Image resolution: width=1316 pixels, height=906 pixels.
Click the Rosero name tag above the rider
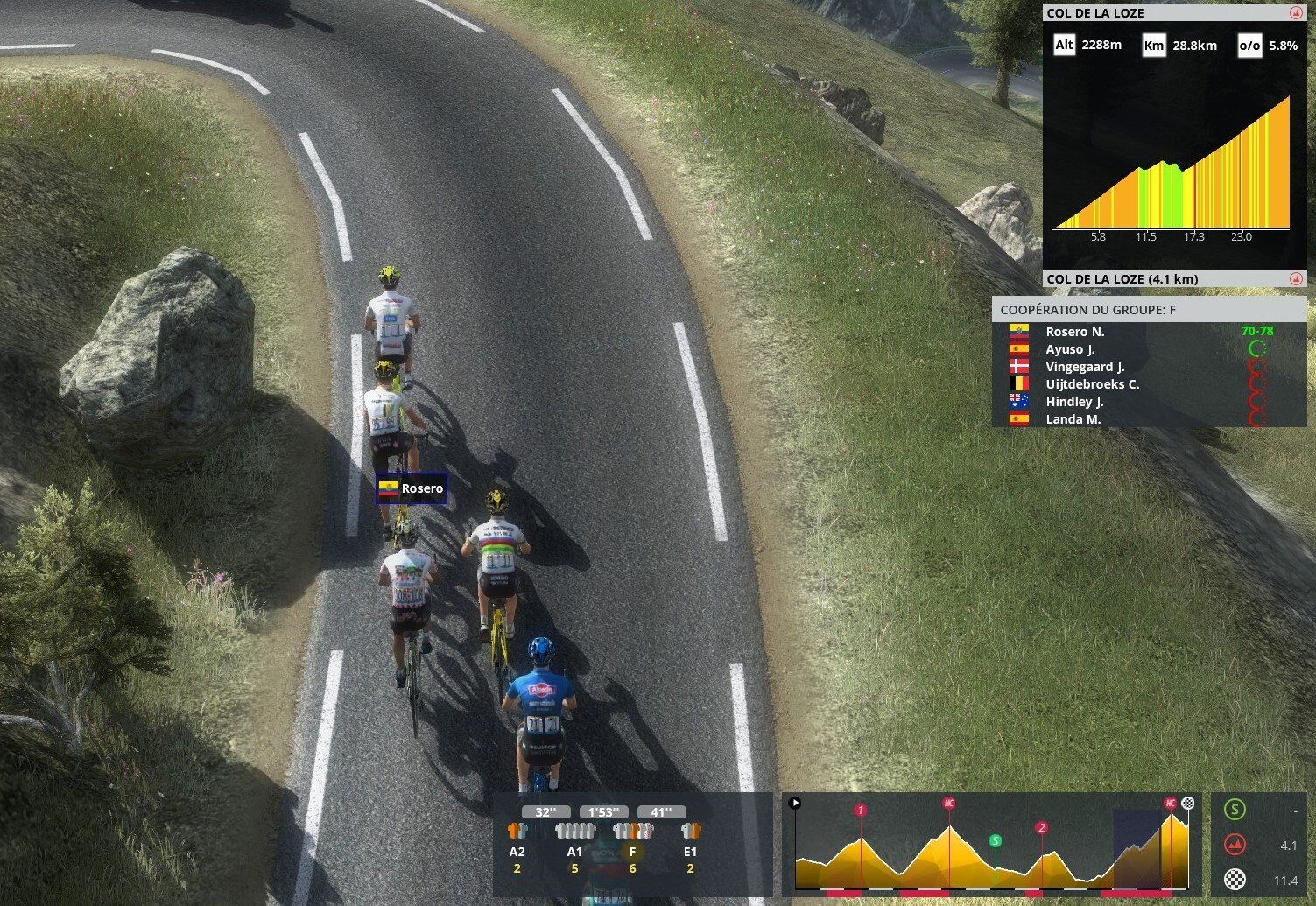[412, 488]
